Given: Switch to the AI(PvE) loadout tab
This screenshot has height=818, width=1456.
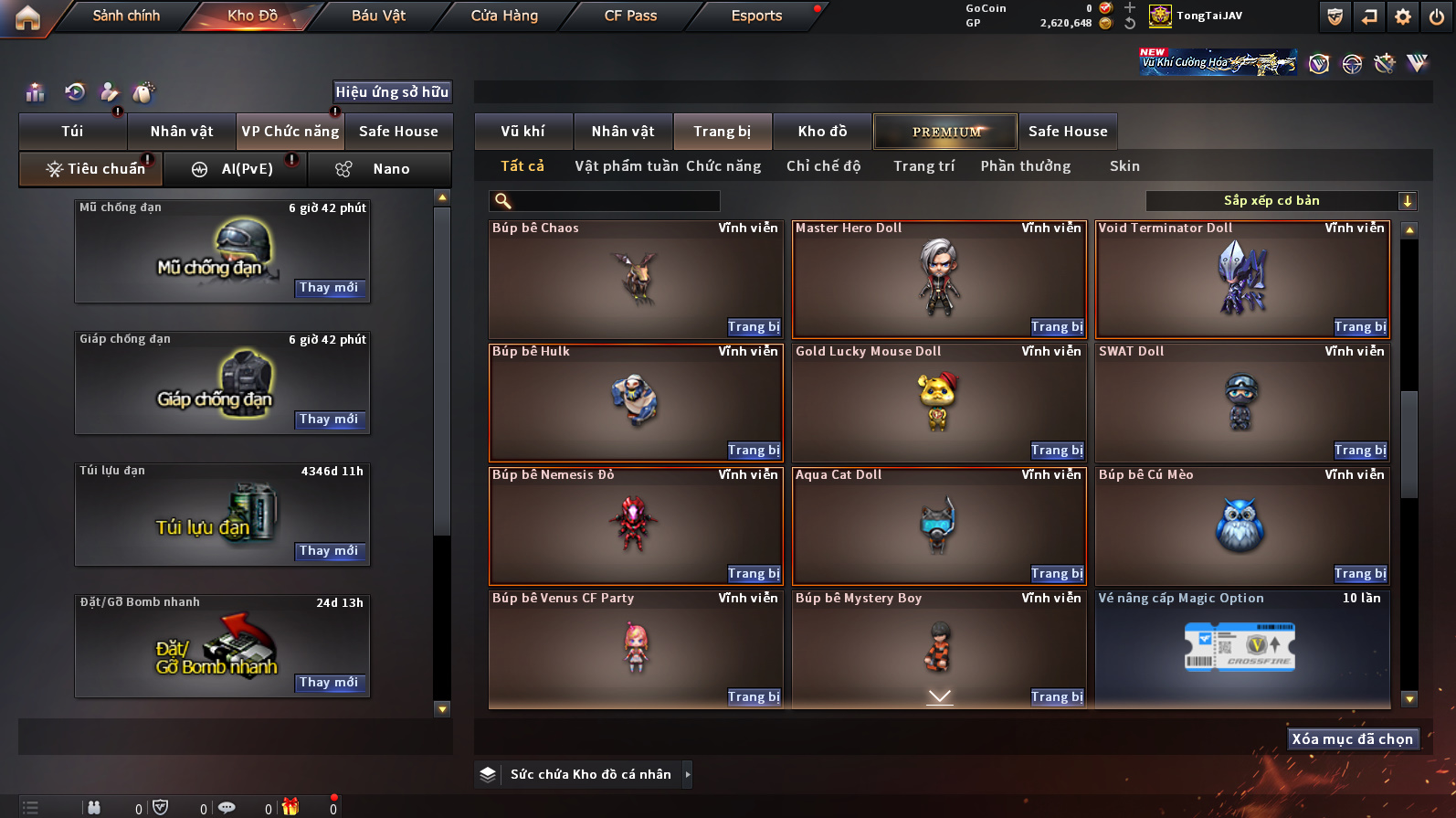Looking at the screenshot, I should pyautogui.click(x=236, y=169).
